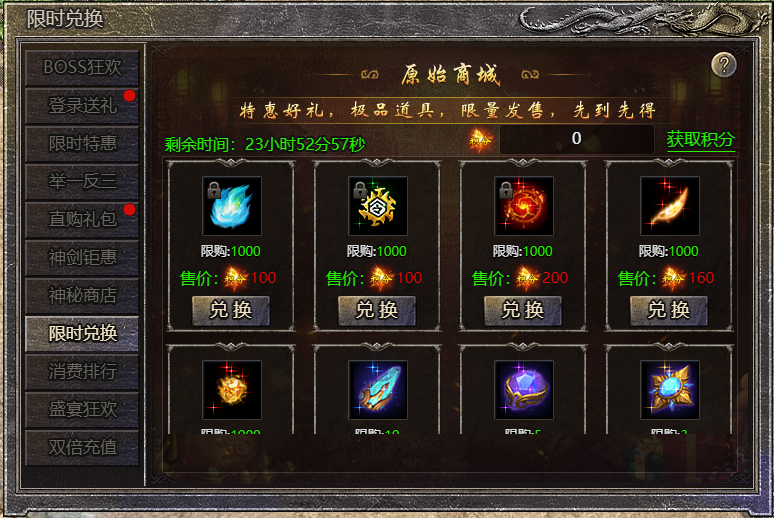Select the 限时特惠 tab
The height and width of the screenshot is (518, 774).
pyautogui.click(x=82, y=143)
